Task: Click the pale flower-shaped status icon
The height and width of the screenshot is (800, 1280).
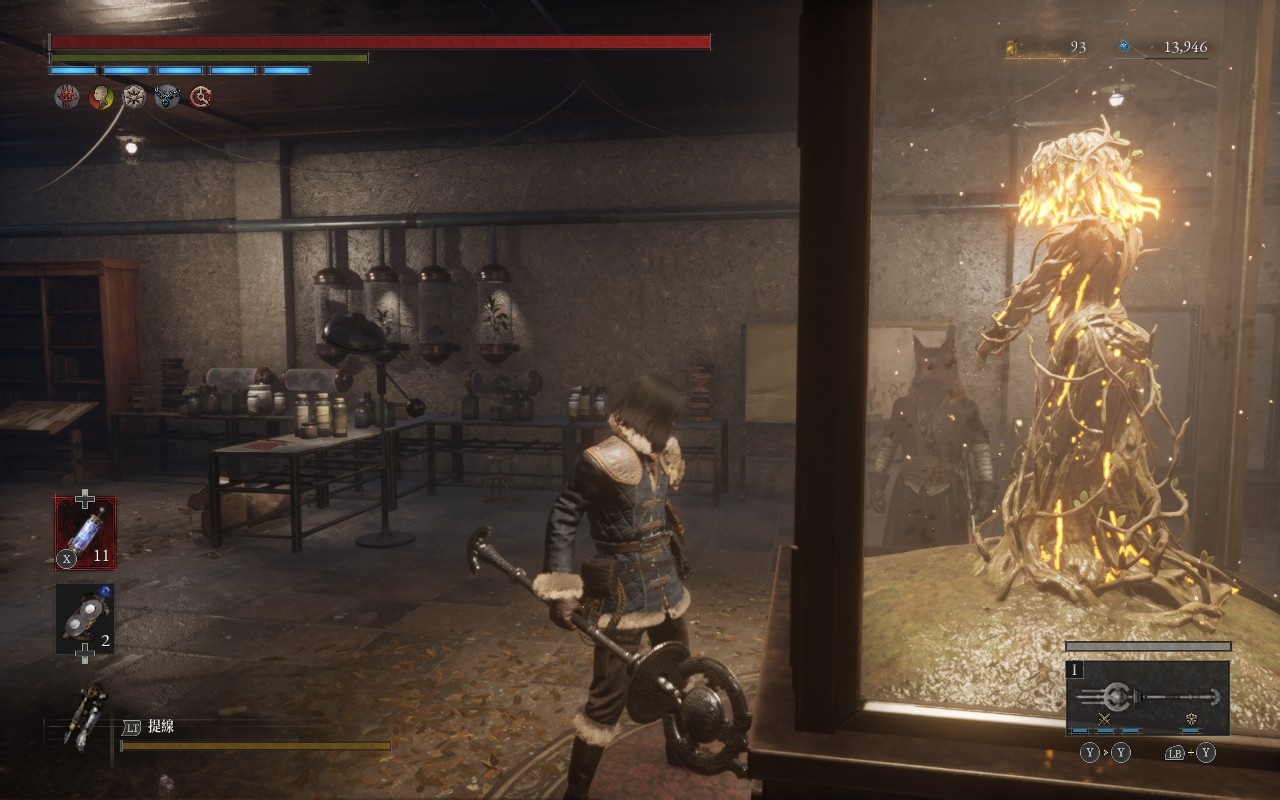Action: [x=134, y=97]
